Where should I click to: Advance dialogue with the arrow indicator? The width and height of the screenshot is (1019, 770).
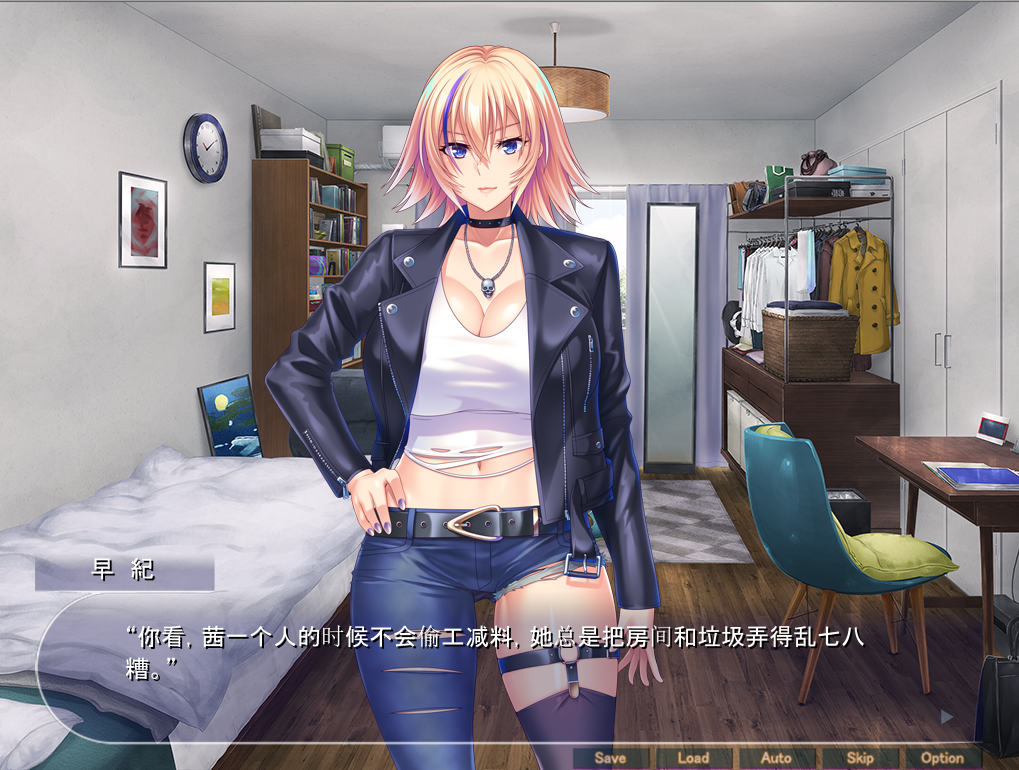[946, 716]
